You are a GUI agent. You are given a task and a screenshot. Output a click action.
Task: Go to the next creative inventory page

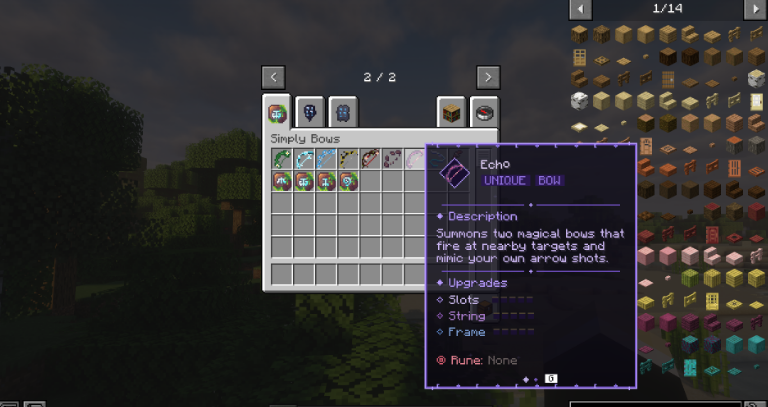click(x=487, y=77)
